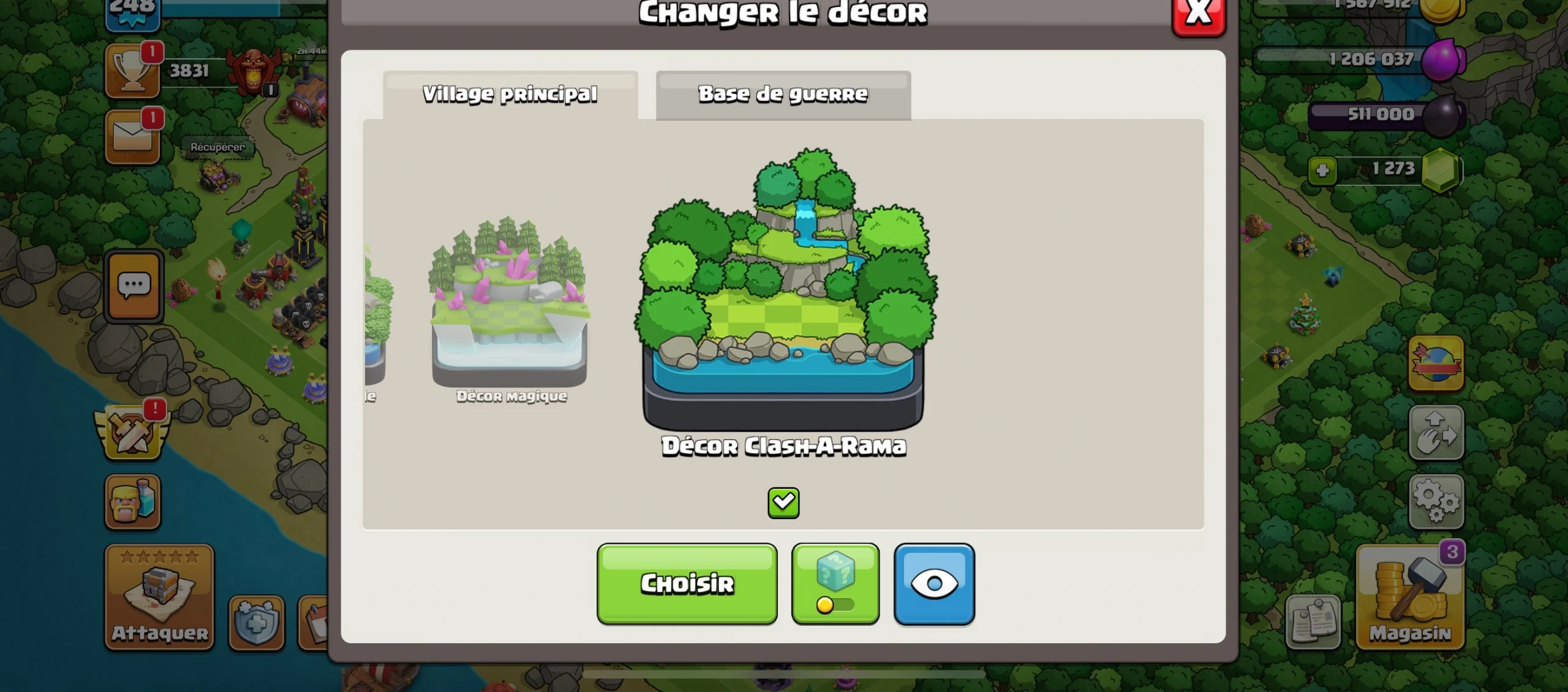Image resolution: width=1568 pixels, height=692 pixels.
Task: Switch to the Village principal tab
Action: tap(510, 94)
